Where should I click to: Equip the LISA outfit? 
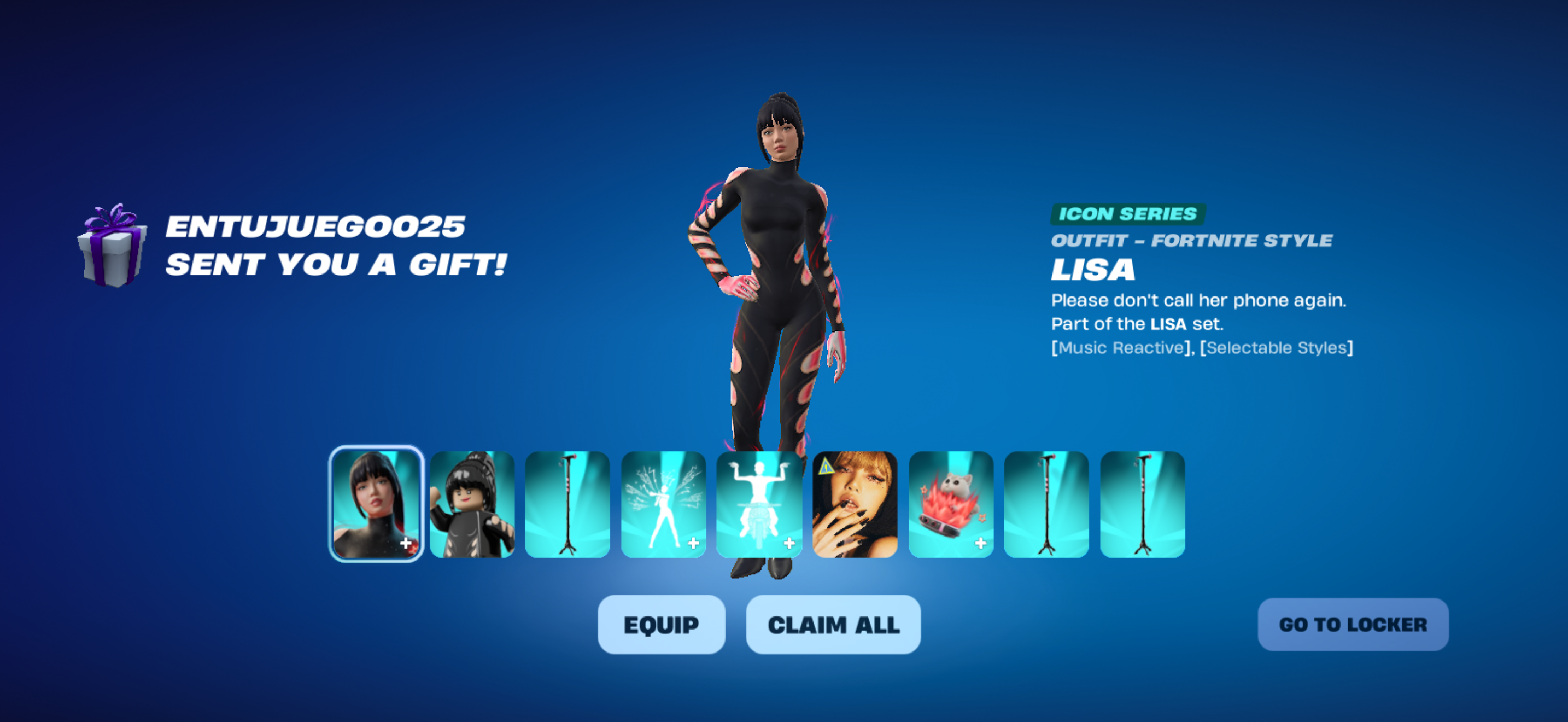click(661, 625)
